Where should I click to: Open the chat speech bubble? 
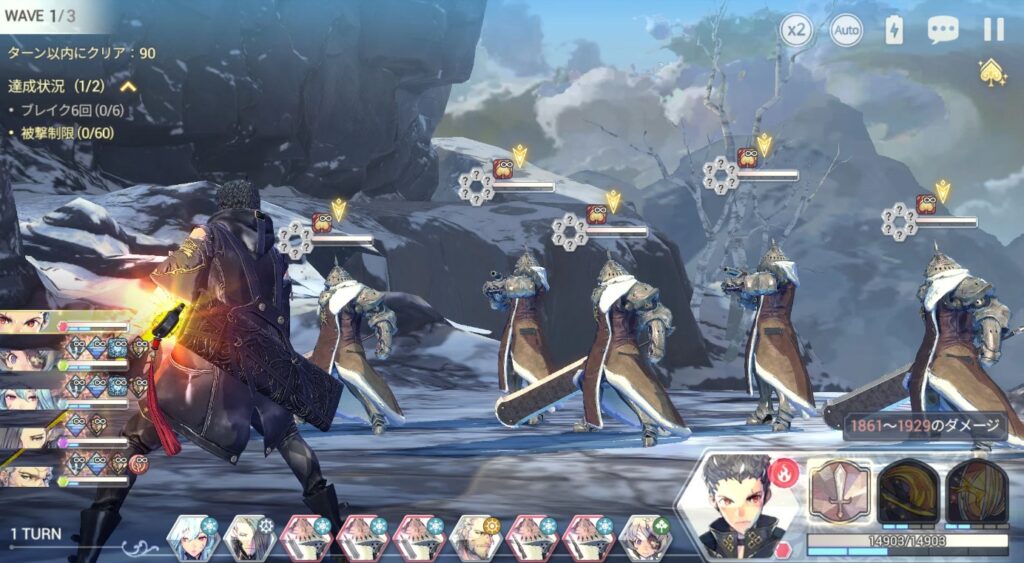(942, 30)
